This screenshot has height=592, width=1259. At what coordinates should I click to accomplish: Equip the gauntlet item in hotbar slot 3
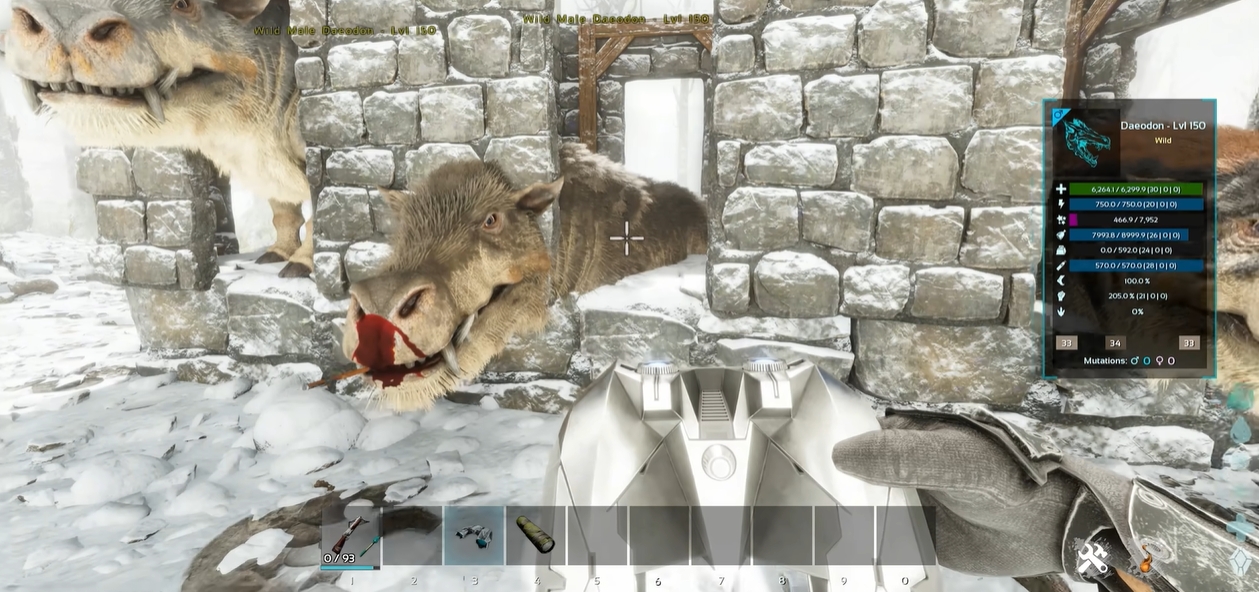(x=474, y=536)
